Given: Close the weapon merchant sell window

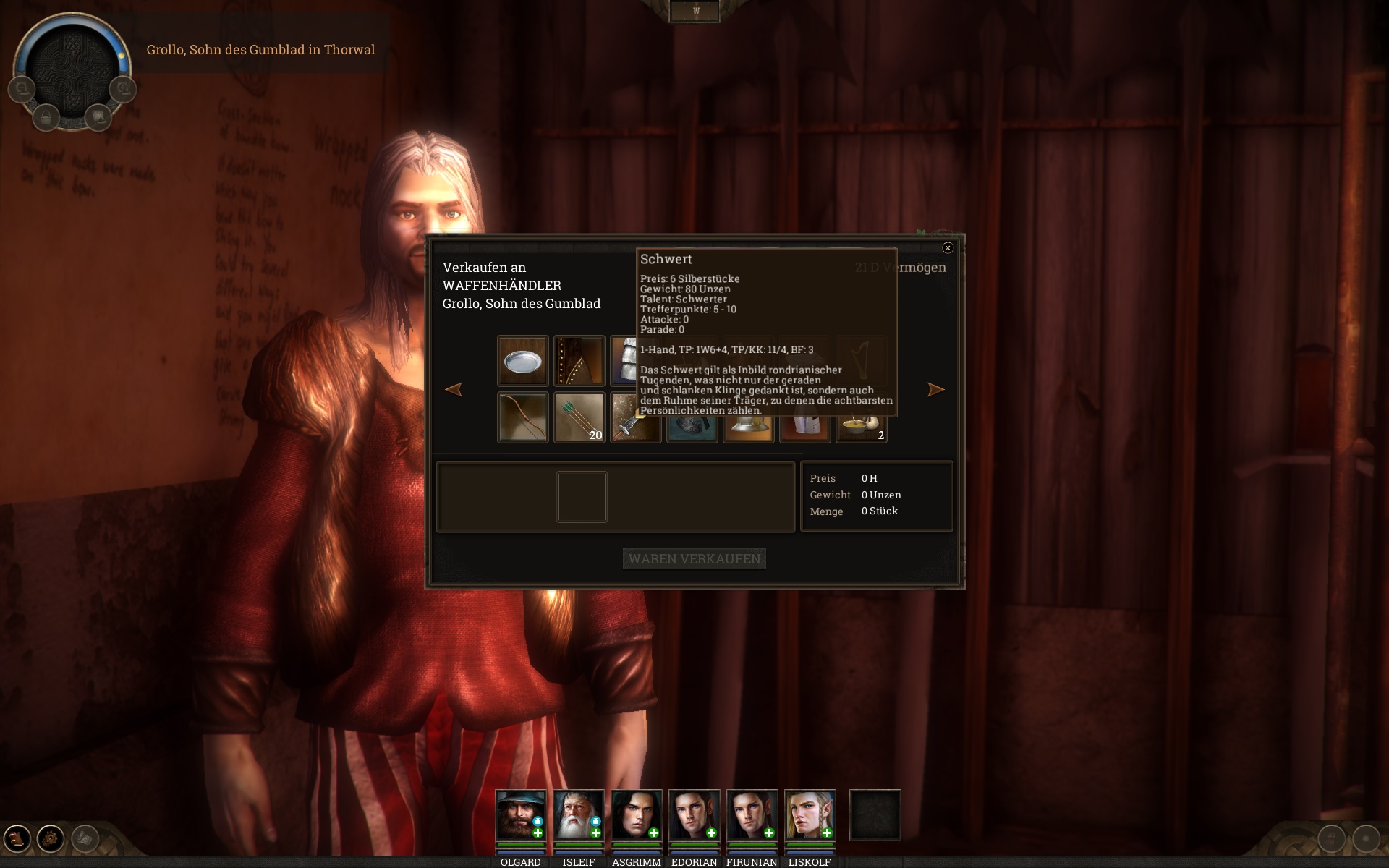Looking at the screenshot, I should pyautogui.click(x=948, y=248).
